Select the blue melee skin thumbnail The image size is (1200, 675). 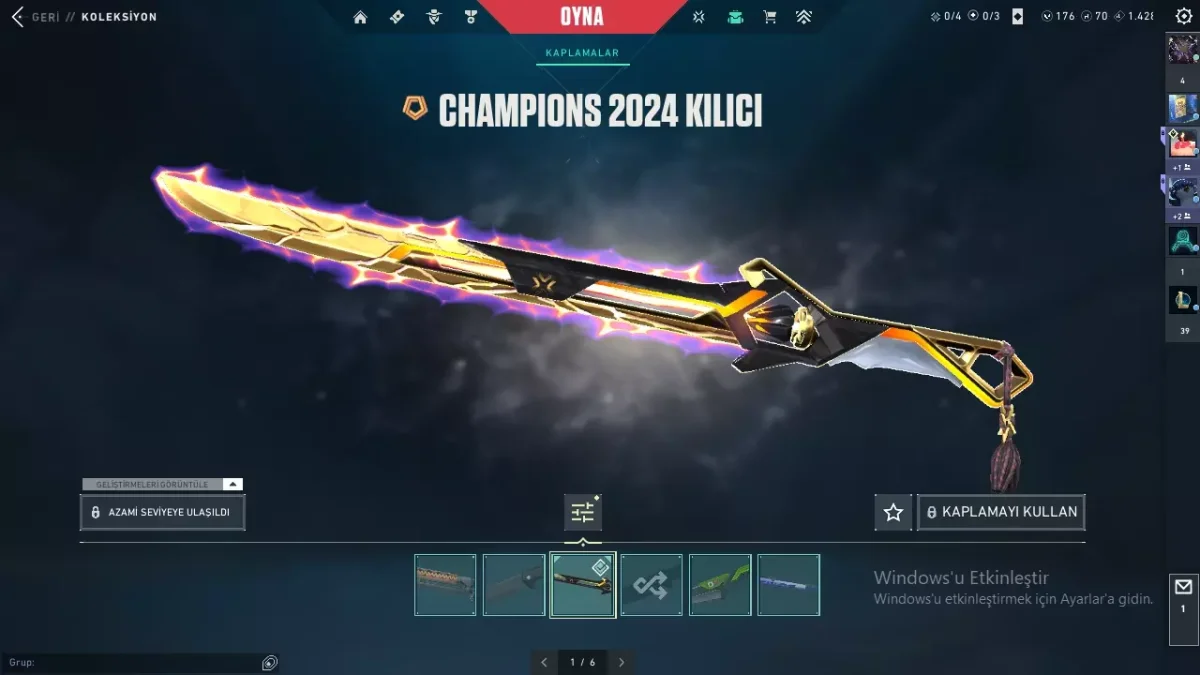[x=788, y=585]
